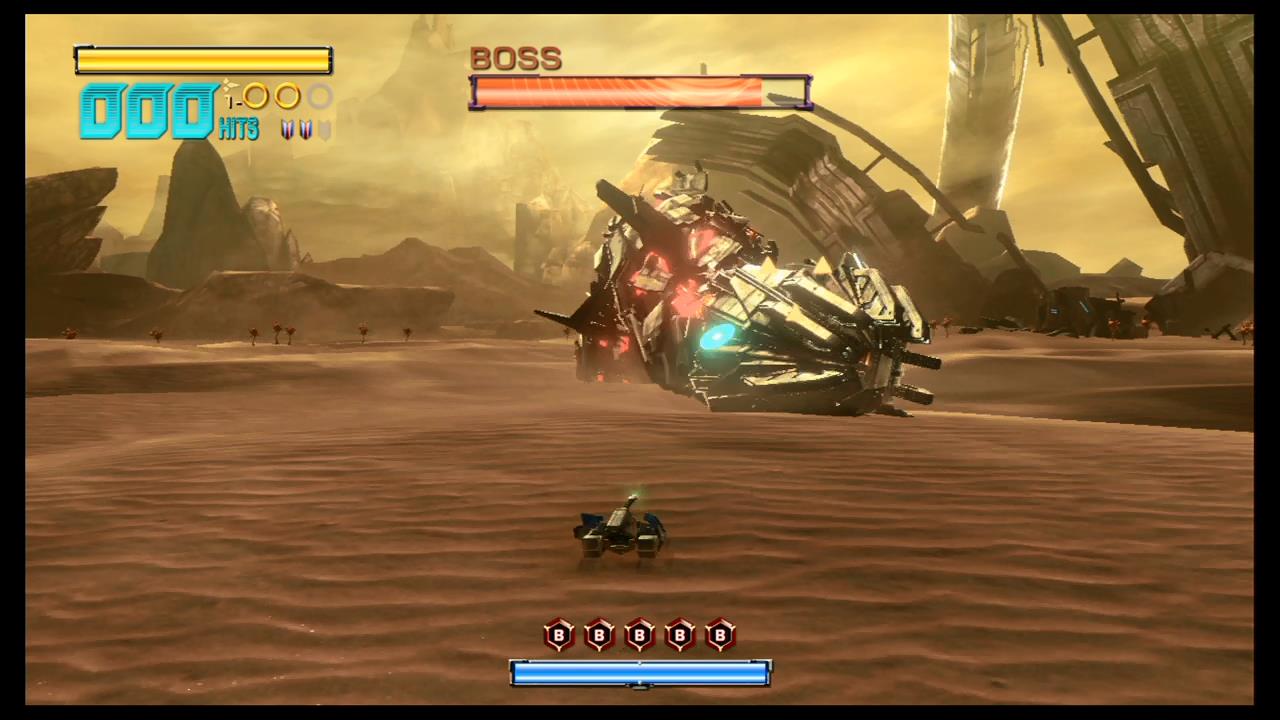1280x720 pixels.
Task: Click the middle B bomb hexagon
Action: (x=638, y=636)
